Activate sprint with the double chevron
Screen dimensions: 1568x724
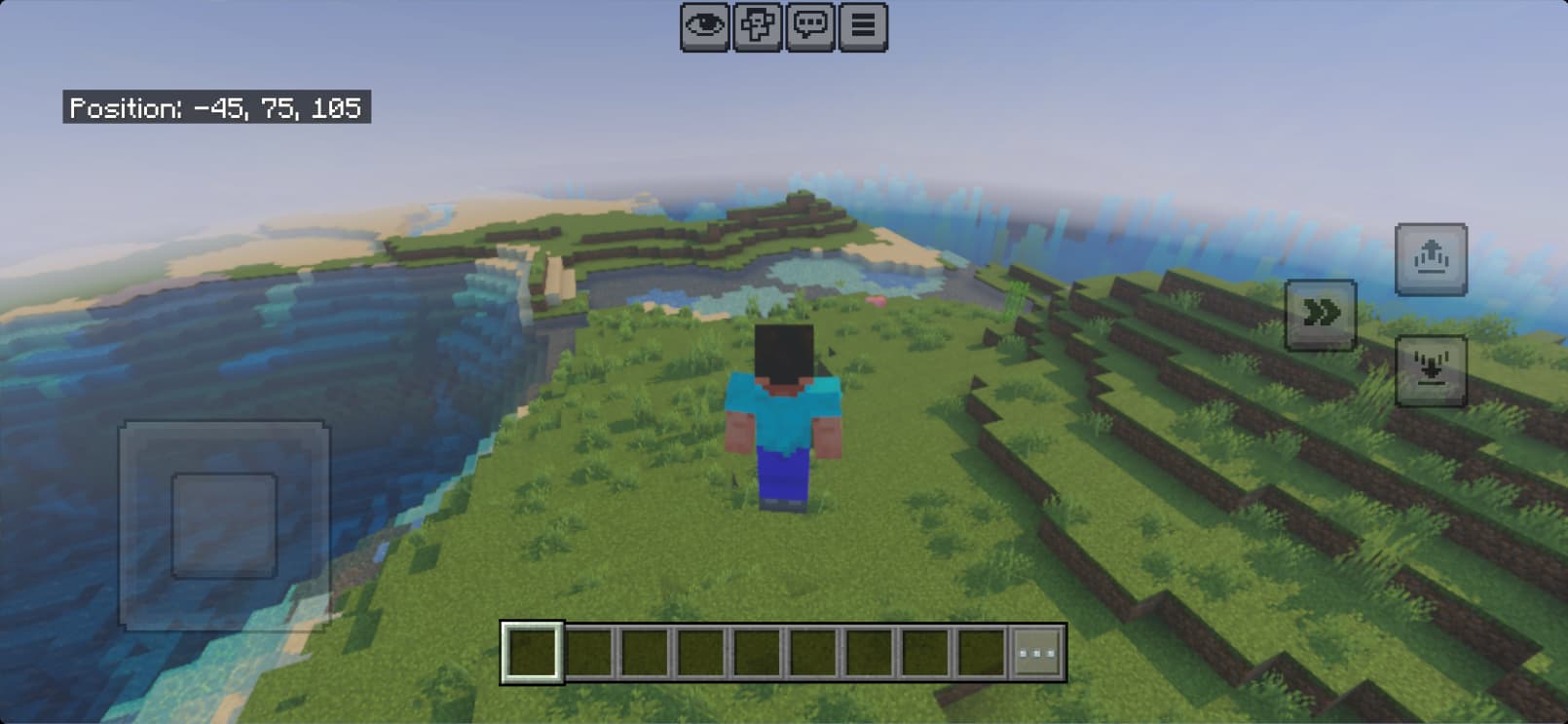click(1321, 312)
